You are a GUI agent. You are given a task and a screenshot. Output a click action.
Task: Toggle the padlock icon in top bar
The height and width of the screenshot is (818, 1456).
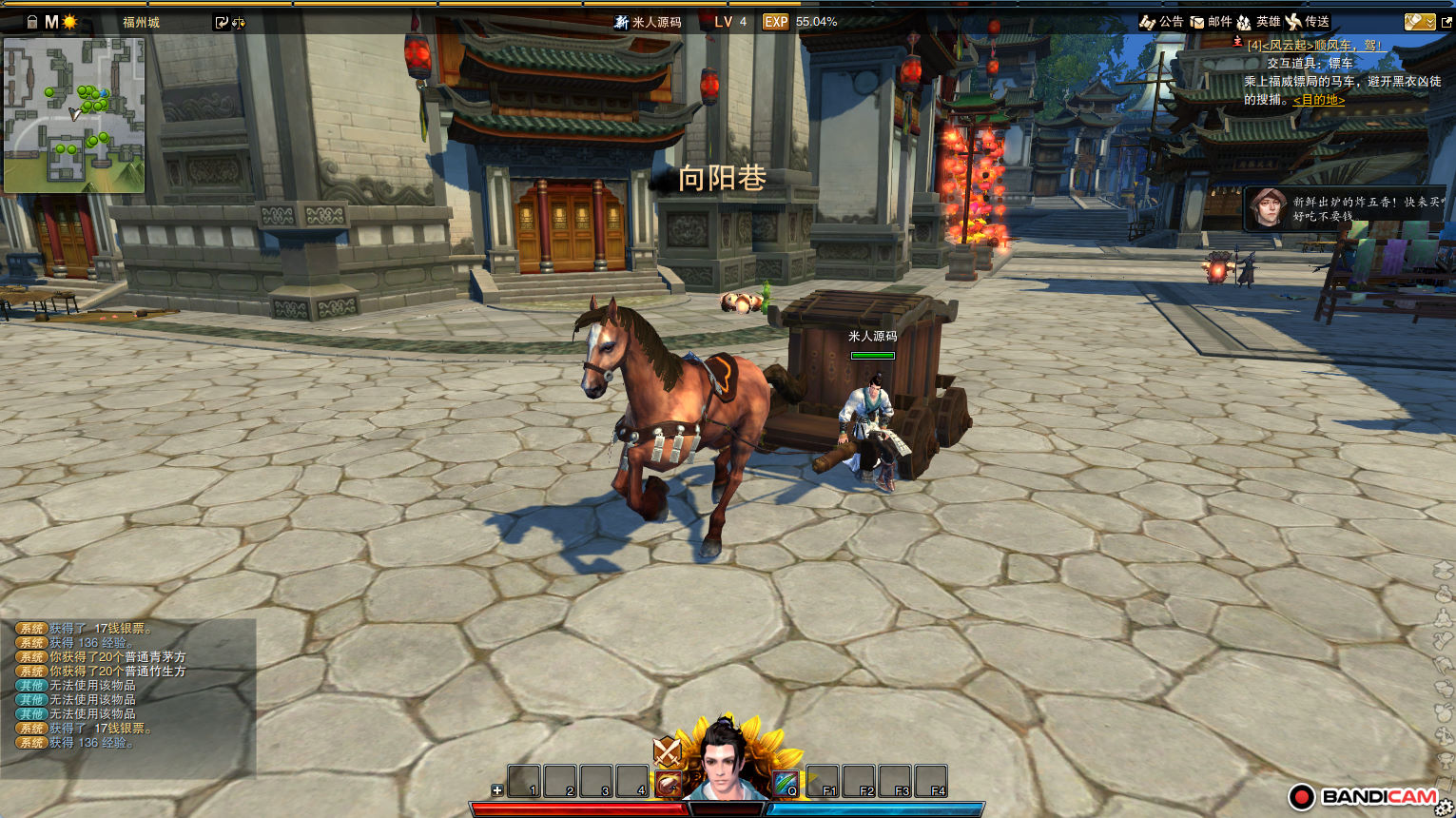point(32,21)
